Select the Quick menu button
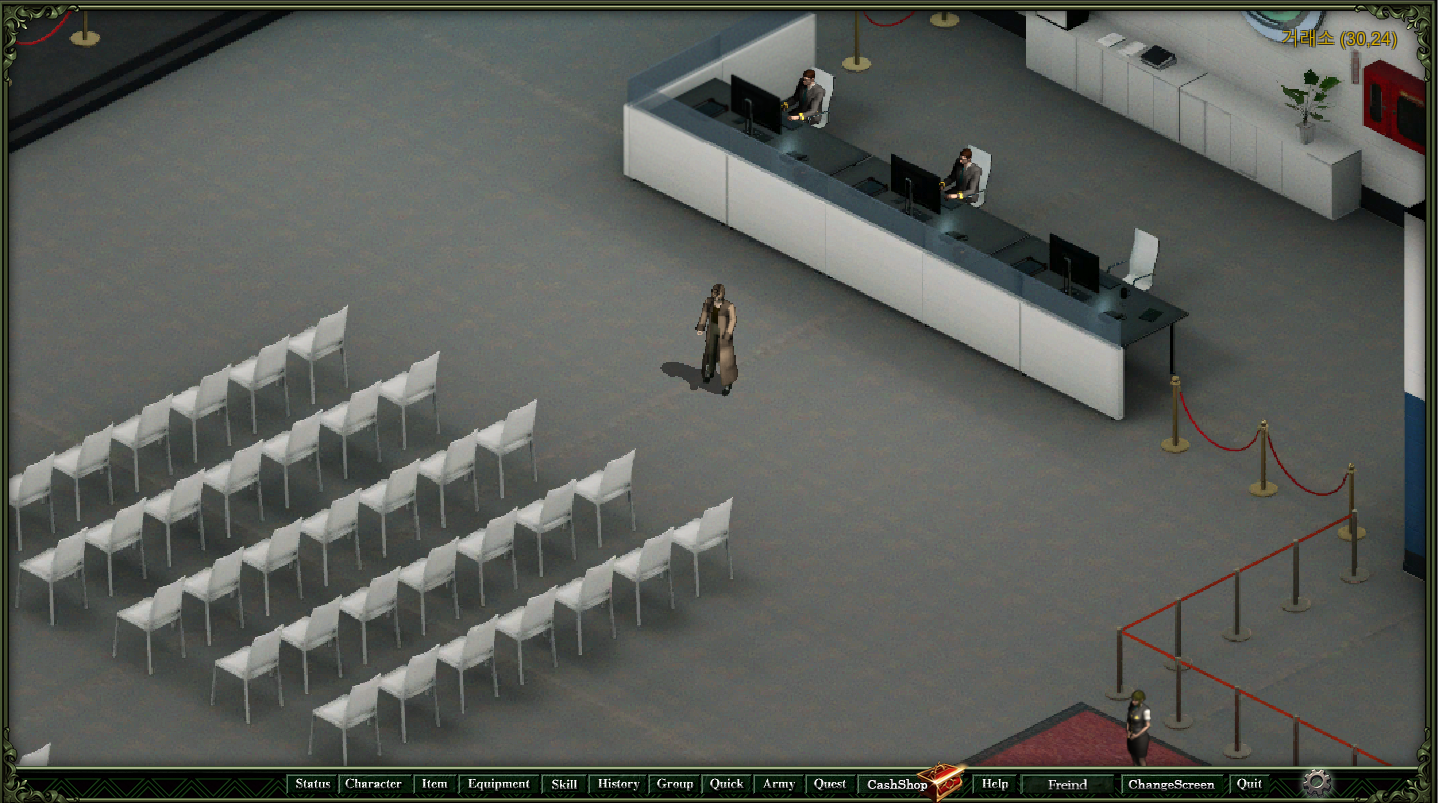1438x803 pixels. pos(726,784)
